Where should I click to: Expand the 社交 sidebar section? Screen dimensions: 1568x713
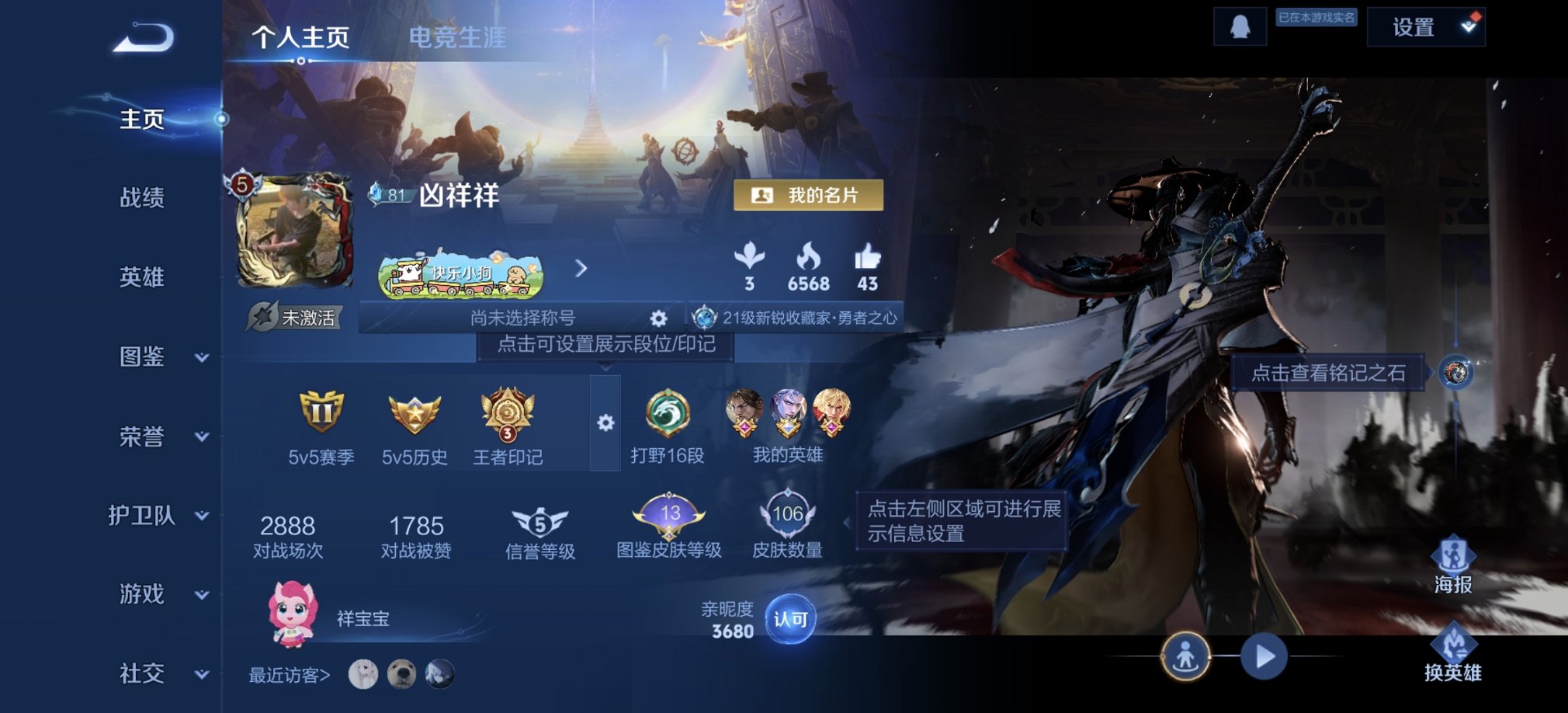coord(144,674)
